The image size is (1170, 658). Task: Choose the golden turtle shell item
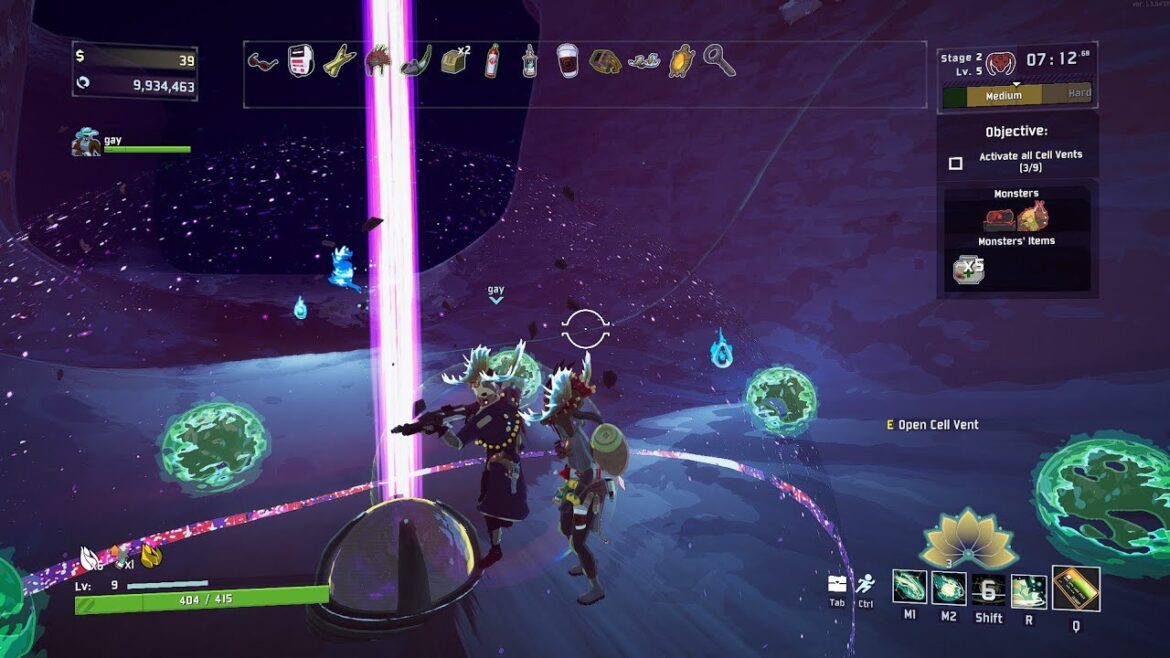(x=682, y=62)
